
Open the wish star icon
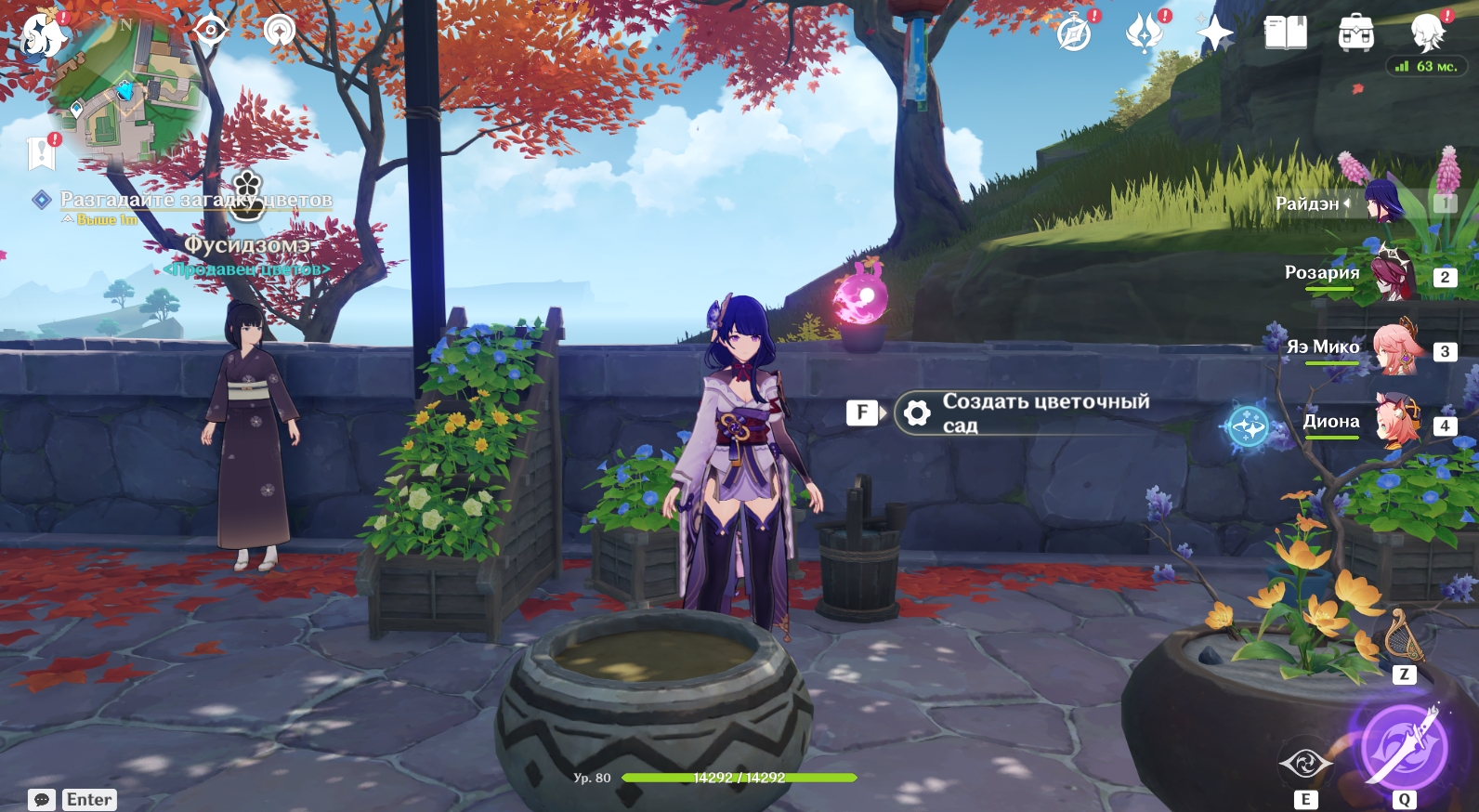click(x=1214, y=34)
